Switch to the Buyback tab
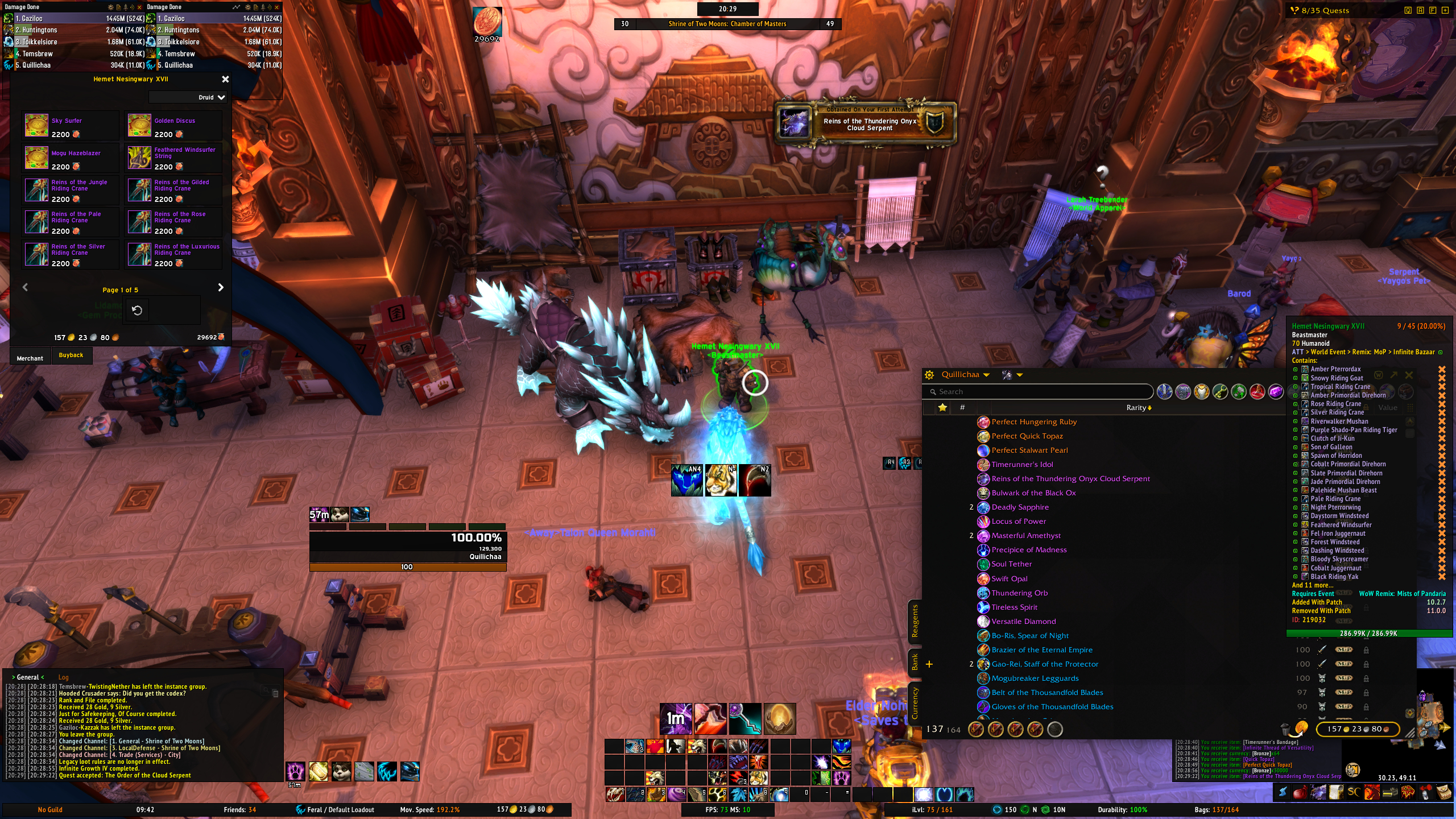This screenshot has height=819, width=1456. pos(71,355)
